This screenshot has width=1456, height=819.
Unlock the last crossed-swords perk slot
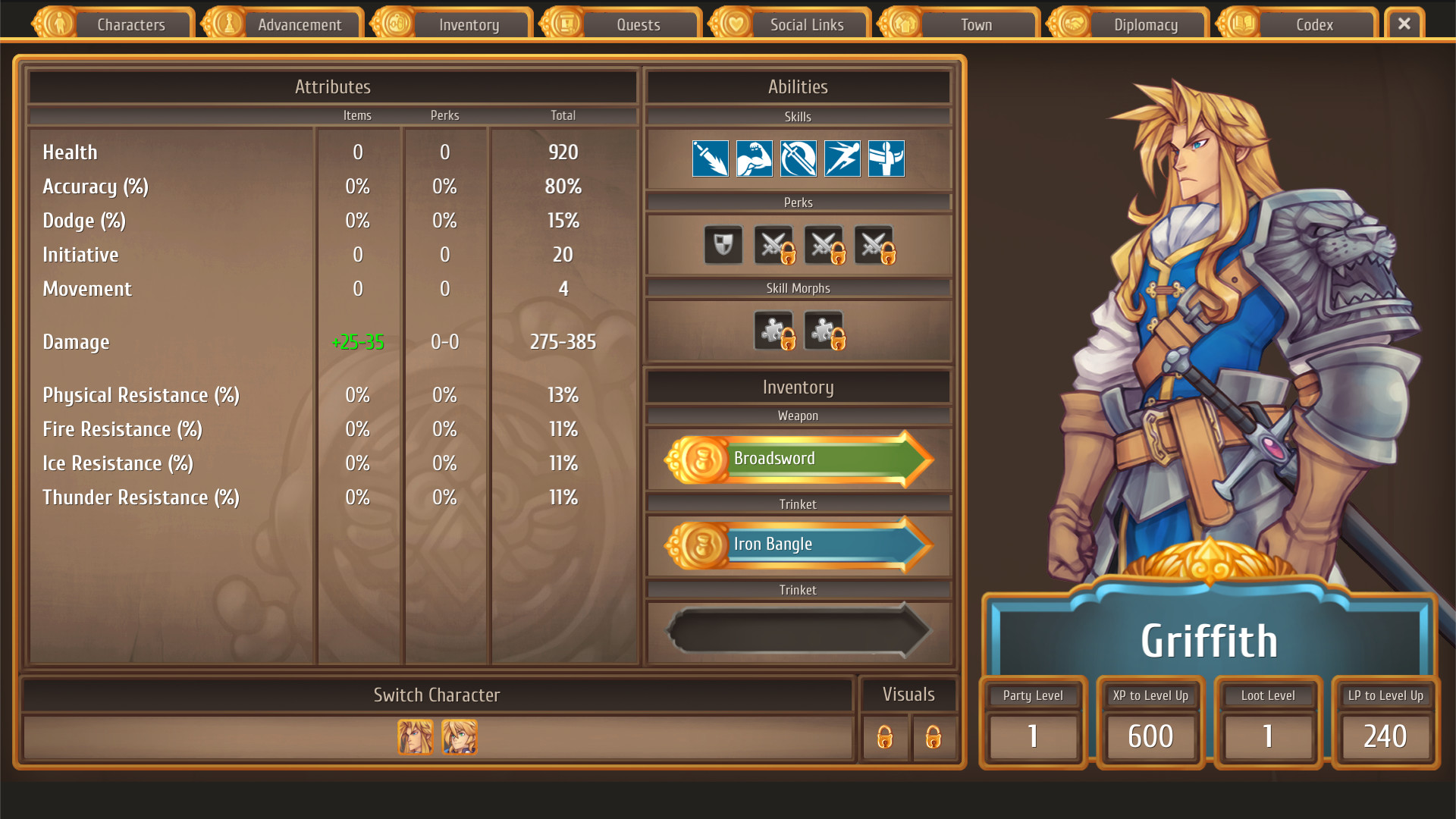coord(874,245)
